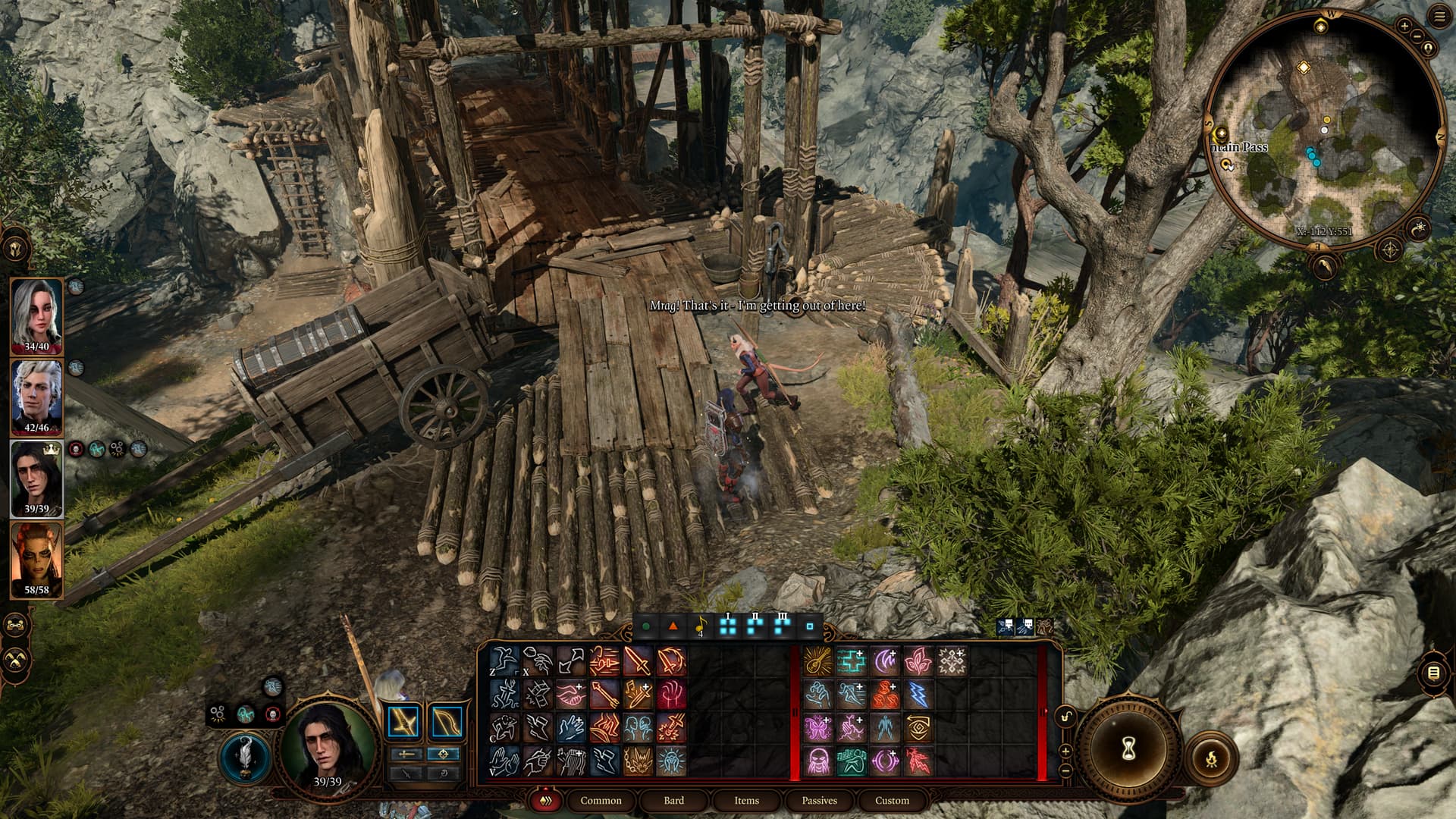This screenshot has height=819, width=1456.
Task: Open the campfire rest menu
Action: 1211,757
